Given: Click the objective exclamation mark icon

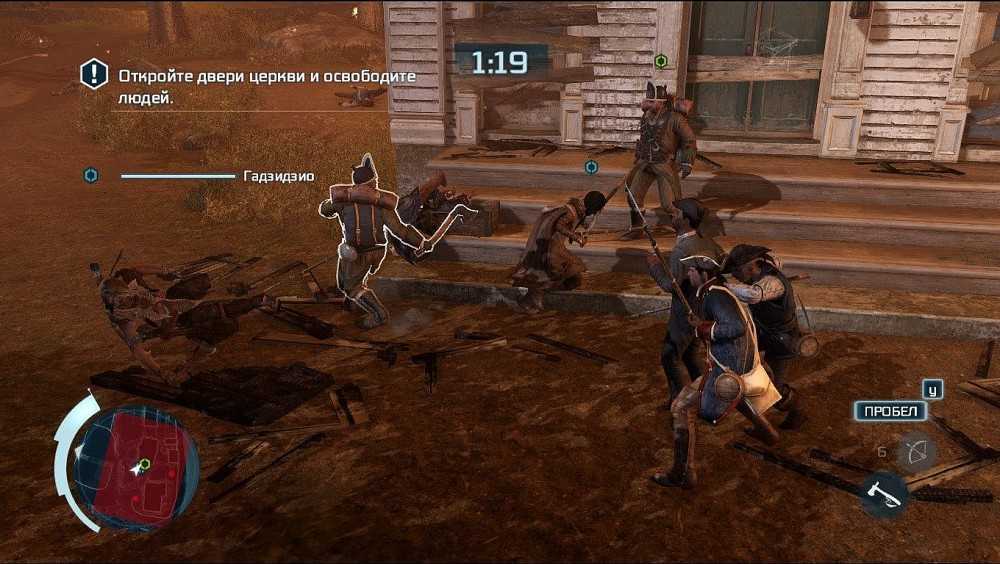Looking at the screenshot, I should 94,74.
